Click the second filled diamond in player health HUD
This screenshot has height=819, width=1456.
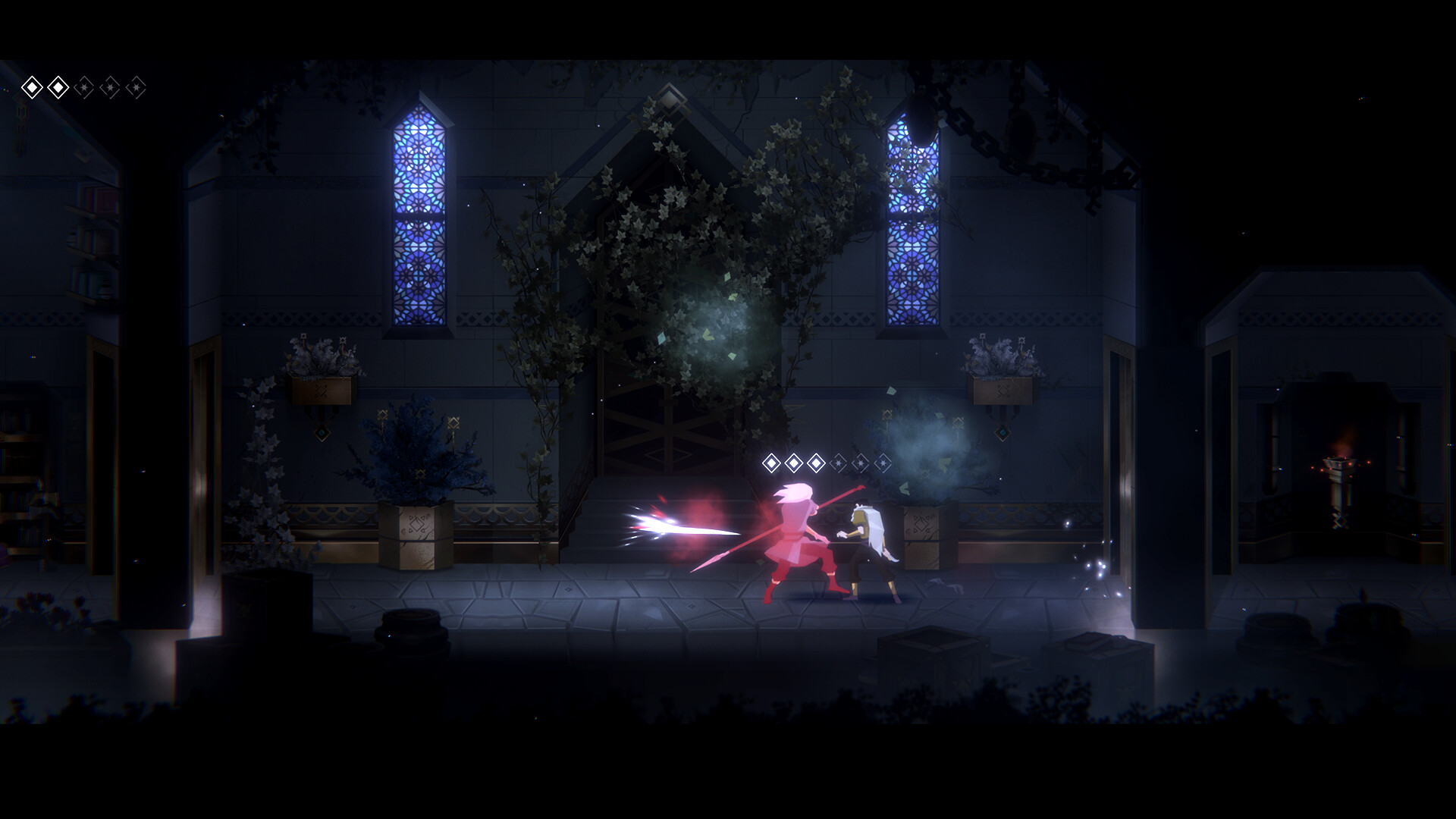click(59, 87)
